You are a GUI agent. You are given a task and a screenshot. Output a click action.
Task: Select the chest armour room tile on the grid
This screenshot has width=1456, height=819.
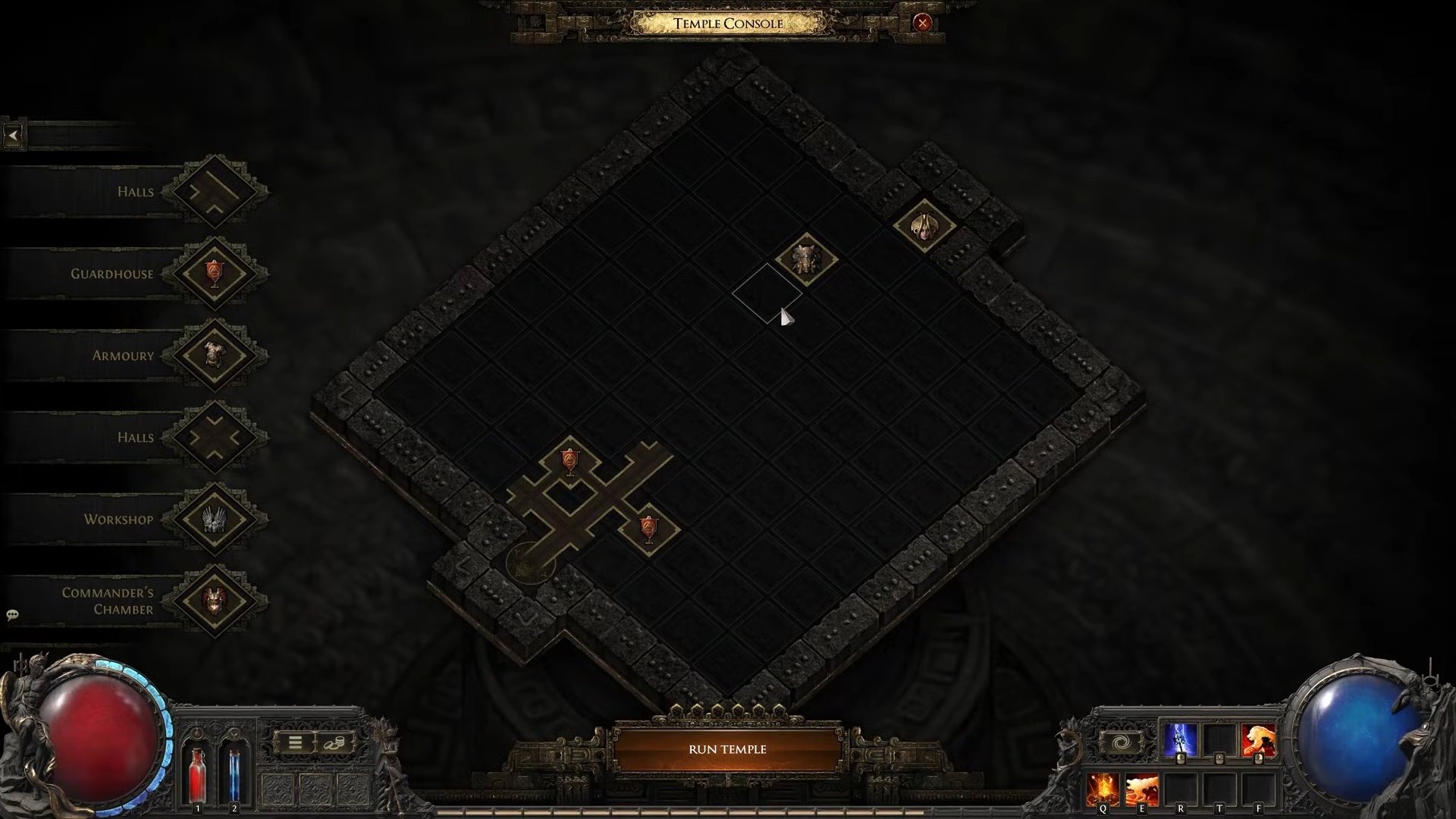(806, 259)
